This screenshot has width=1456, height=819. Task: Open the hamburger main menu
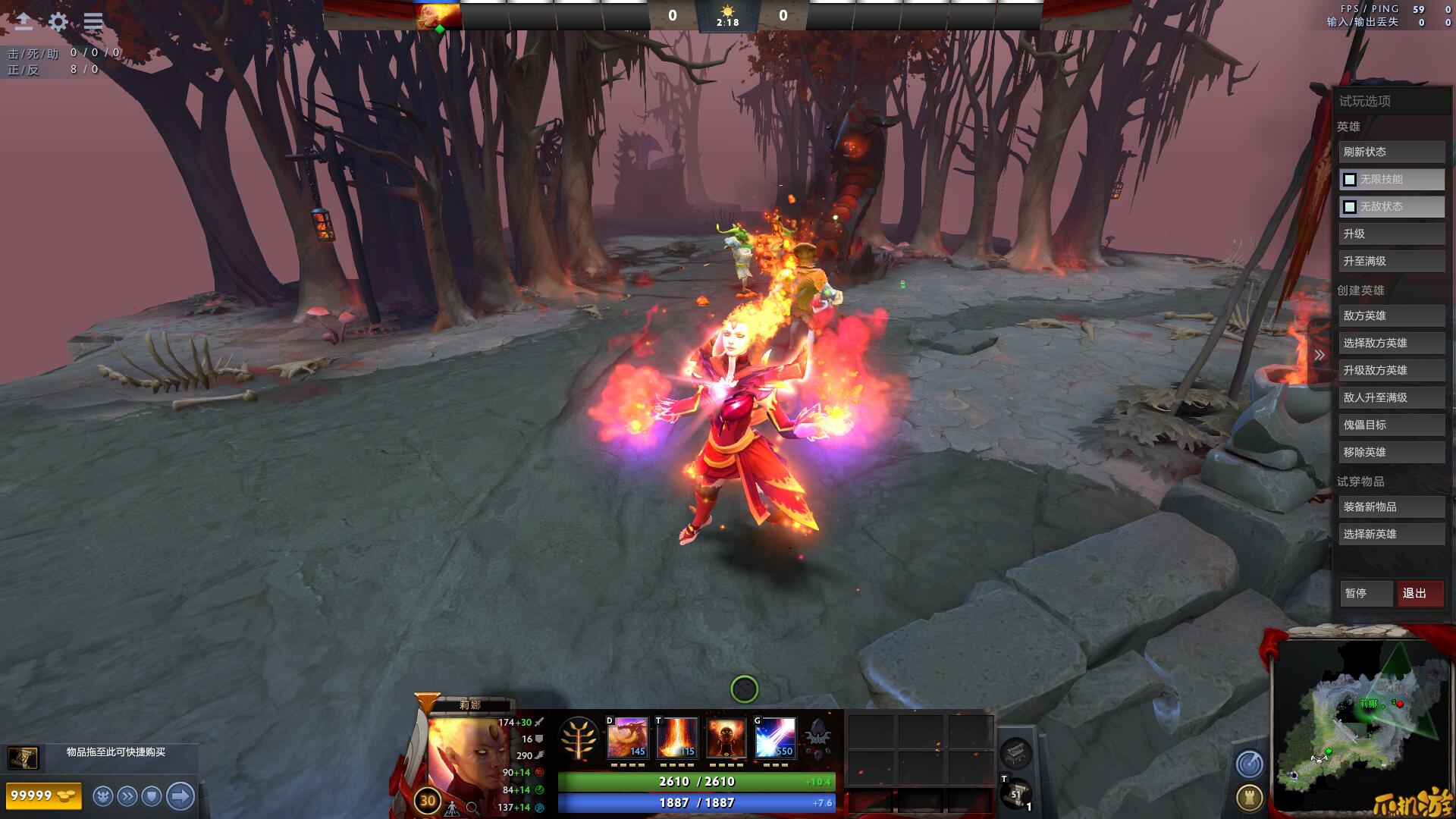[x=93, y=21]
